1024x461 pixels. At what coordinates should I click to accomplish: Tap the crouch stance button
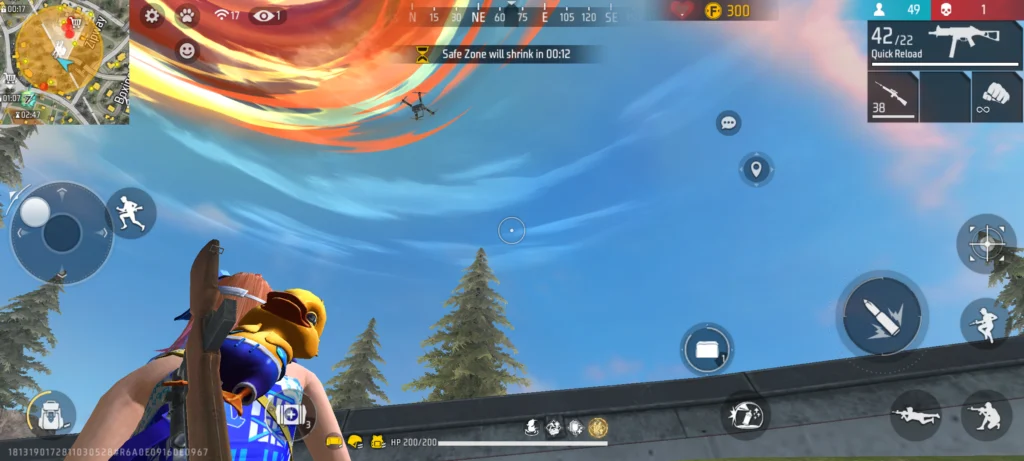pos(983,414)
